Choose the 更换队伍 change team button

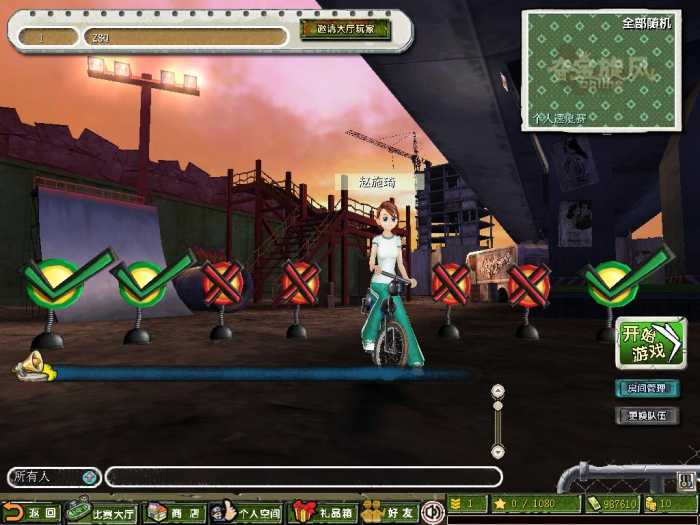(x=646, y=414)
